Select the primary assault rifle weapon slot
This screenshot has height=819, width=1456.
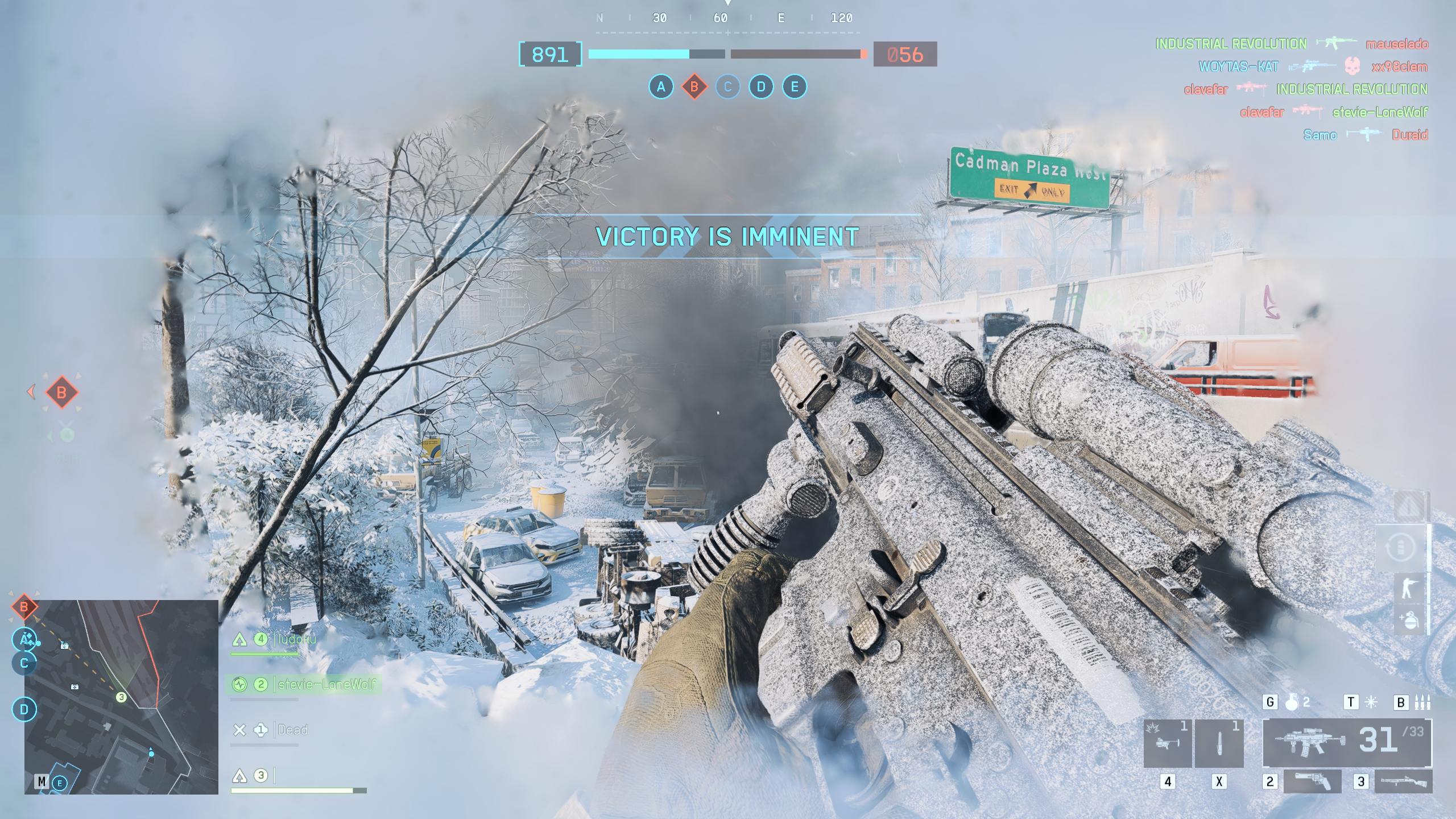click(1347, 742)
